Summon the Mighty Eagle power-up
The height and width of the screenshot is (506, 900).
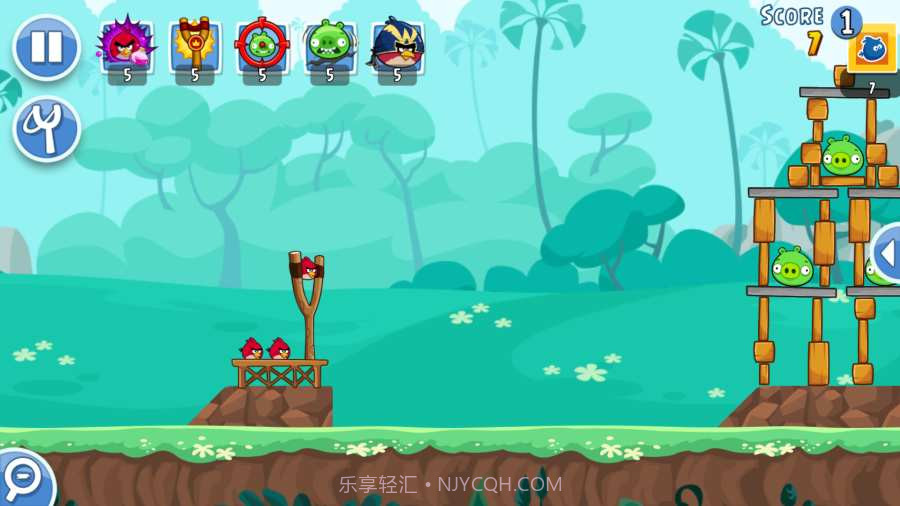click(397, 46)
